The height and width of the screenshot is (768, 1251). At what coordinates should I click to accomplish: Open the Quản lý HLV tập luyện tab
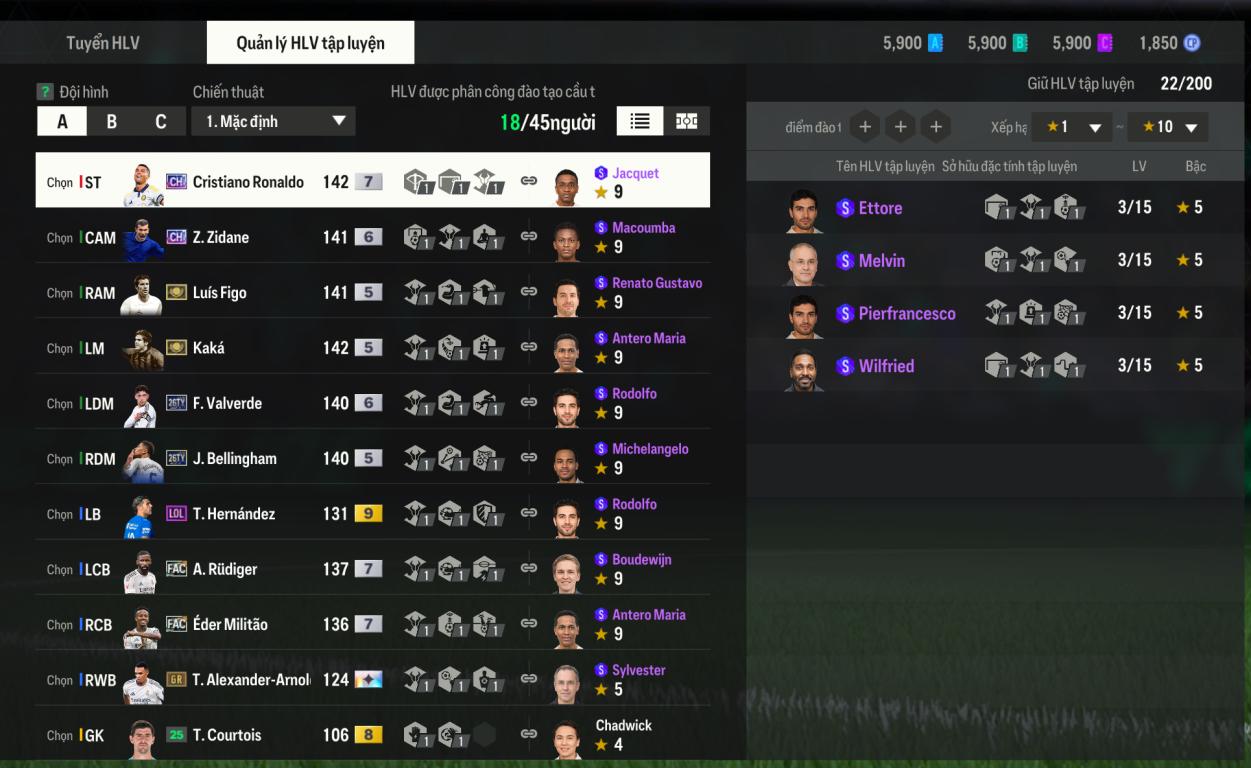click(310, 43)
